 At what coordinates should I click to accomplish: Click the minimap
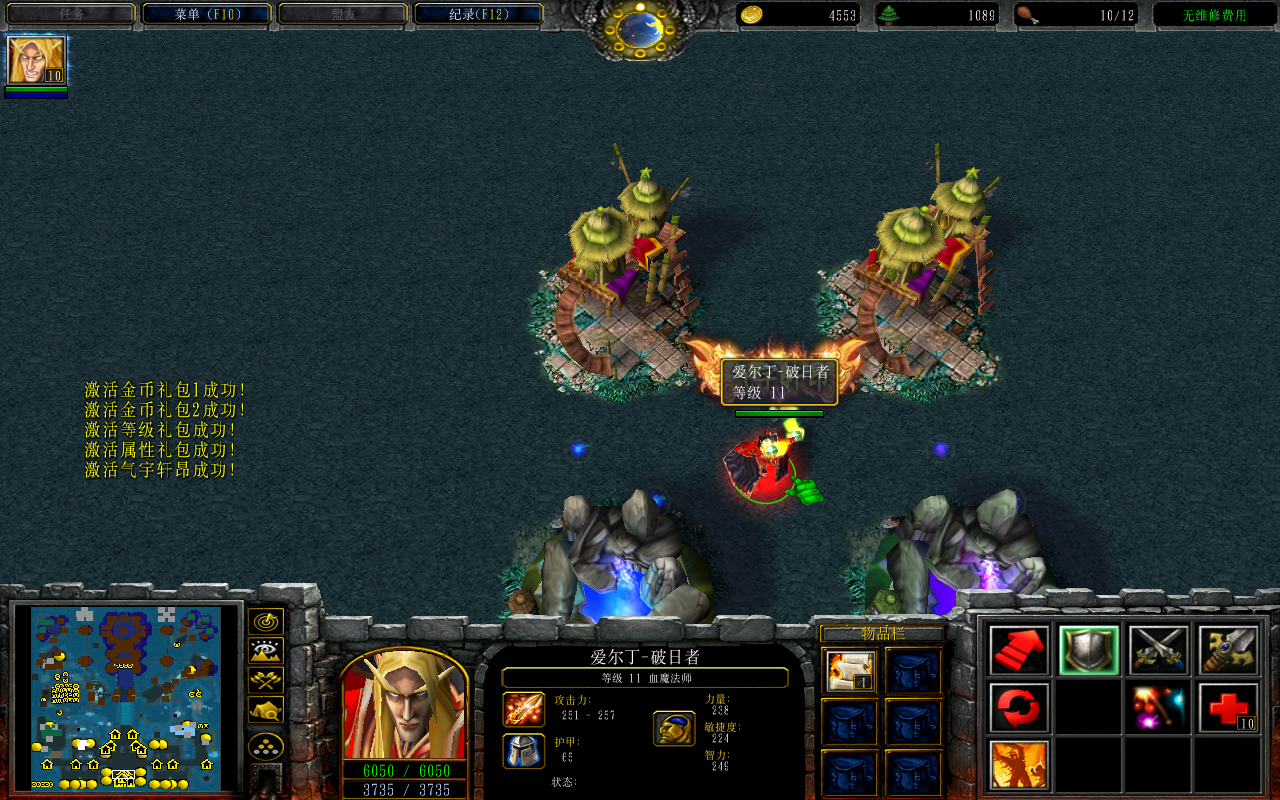[125, 697]
